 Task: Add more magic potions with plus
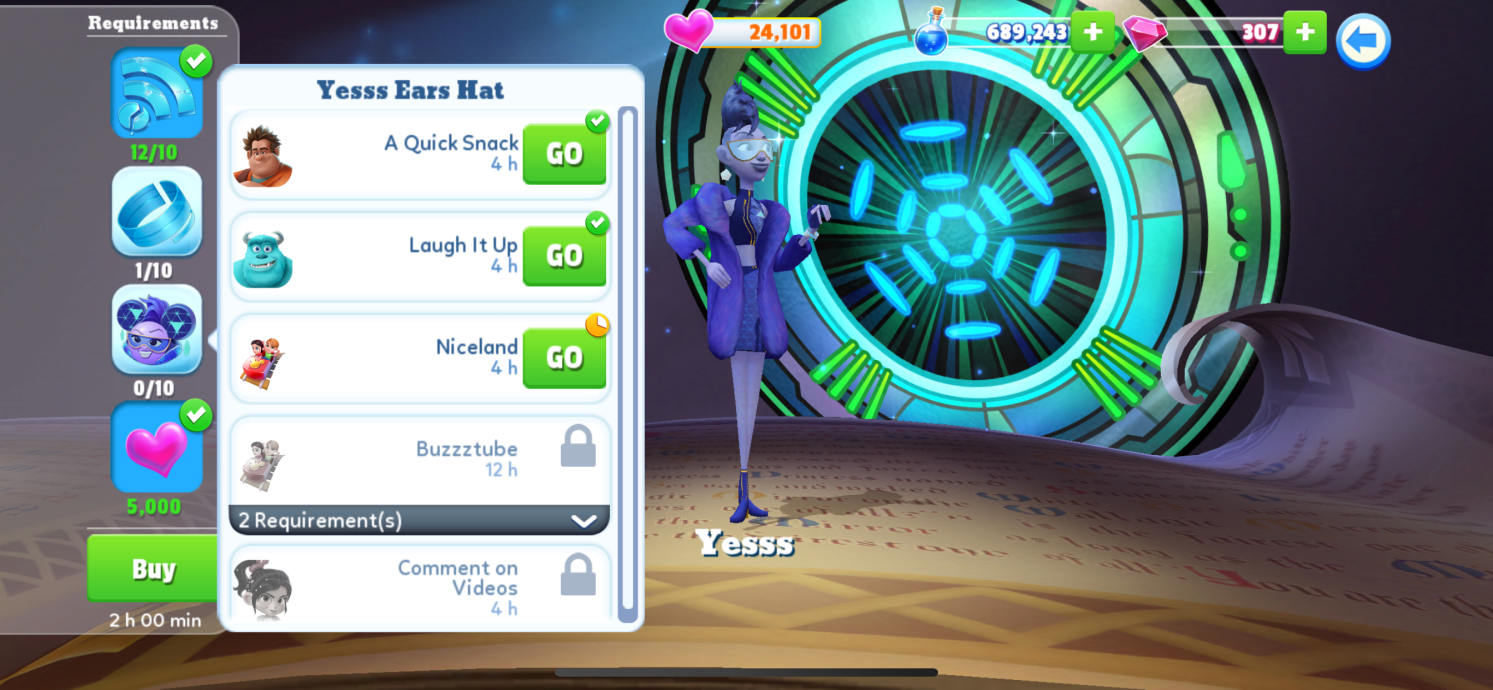click(x=1092, y=32)
